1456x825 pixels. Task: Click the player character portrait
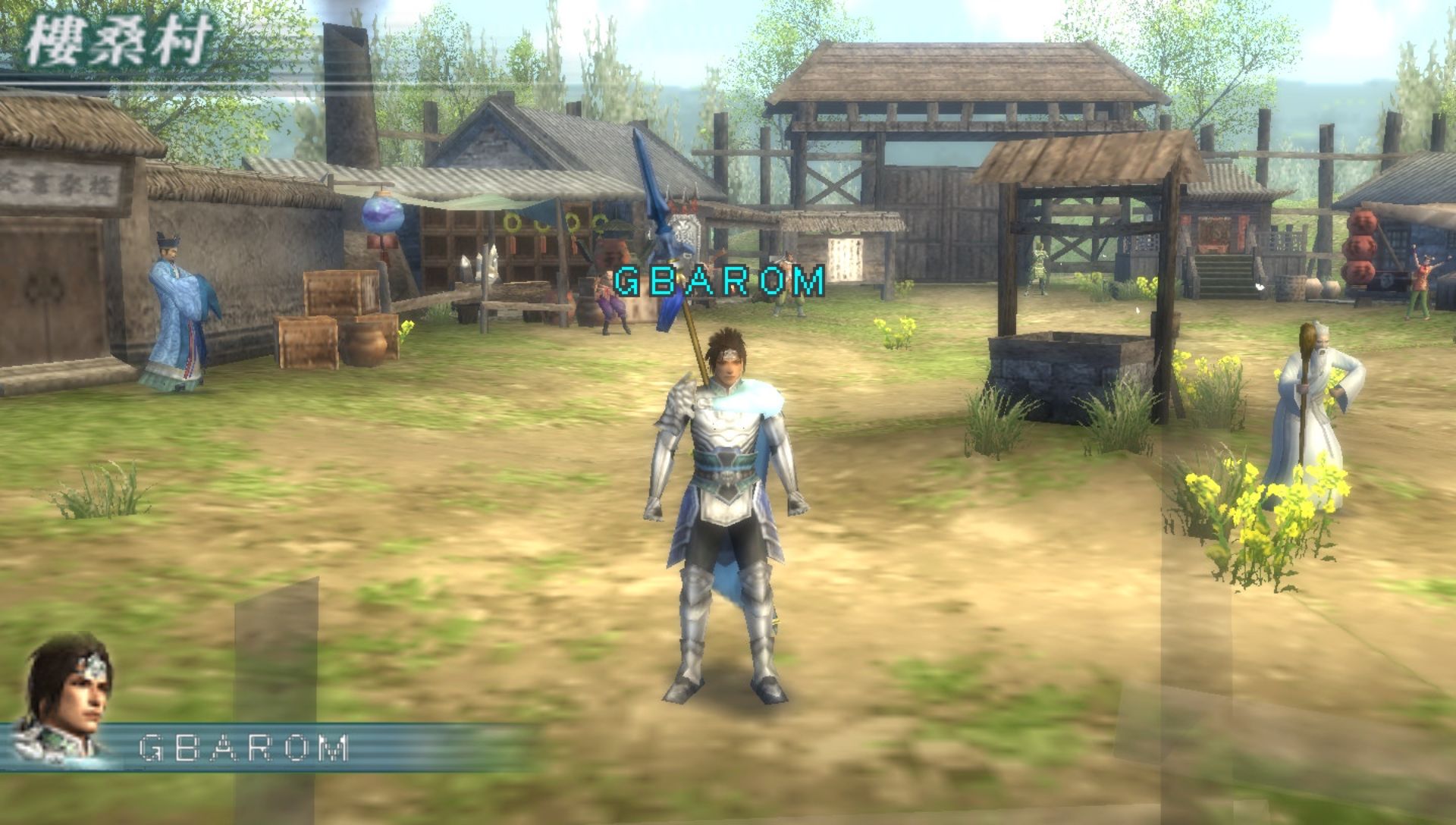point(67,698)
